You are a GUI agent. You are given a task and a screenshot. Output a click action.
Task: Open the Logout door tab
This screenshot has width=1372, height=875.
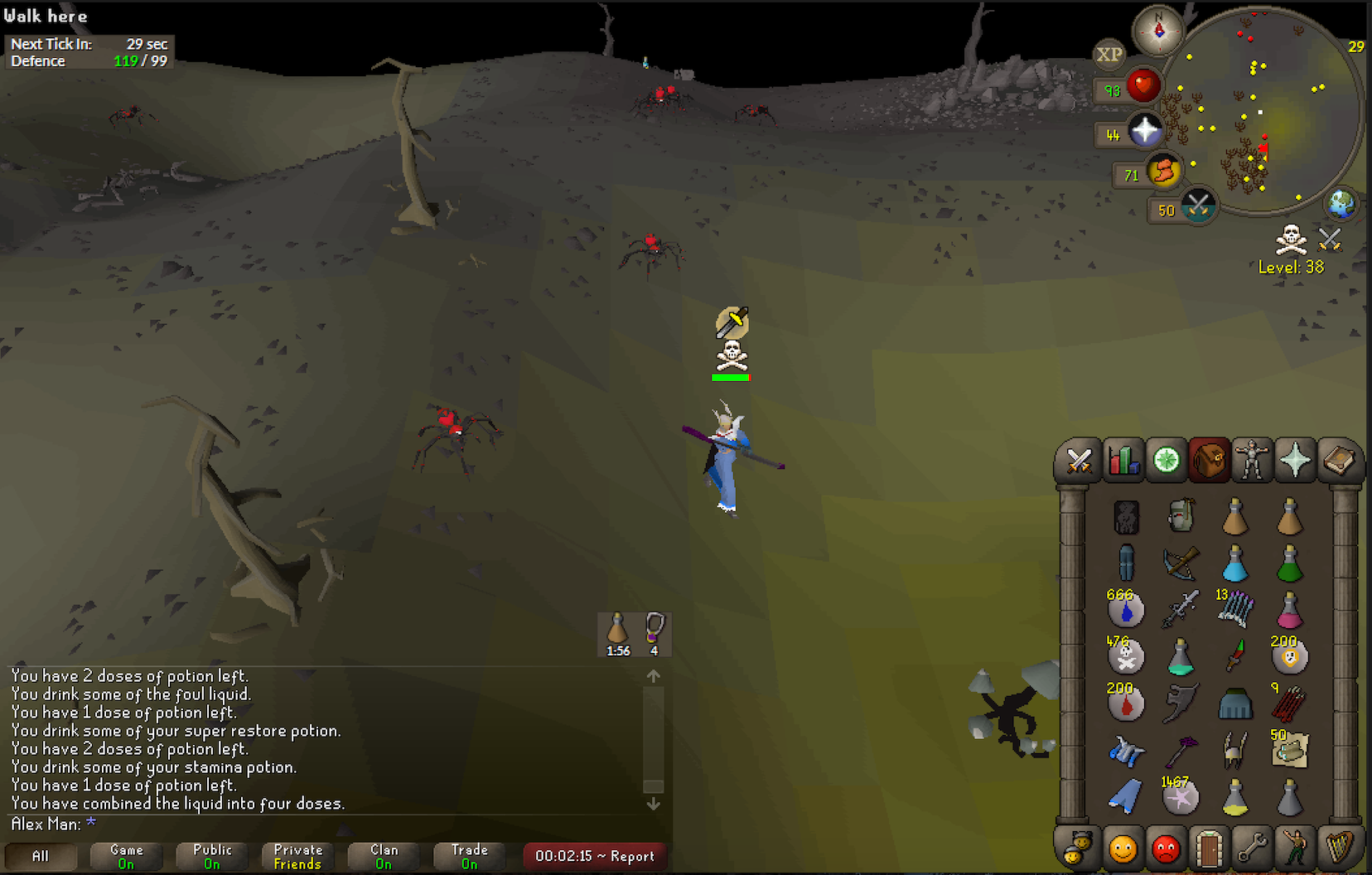(x=1209, y=848)
